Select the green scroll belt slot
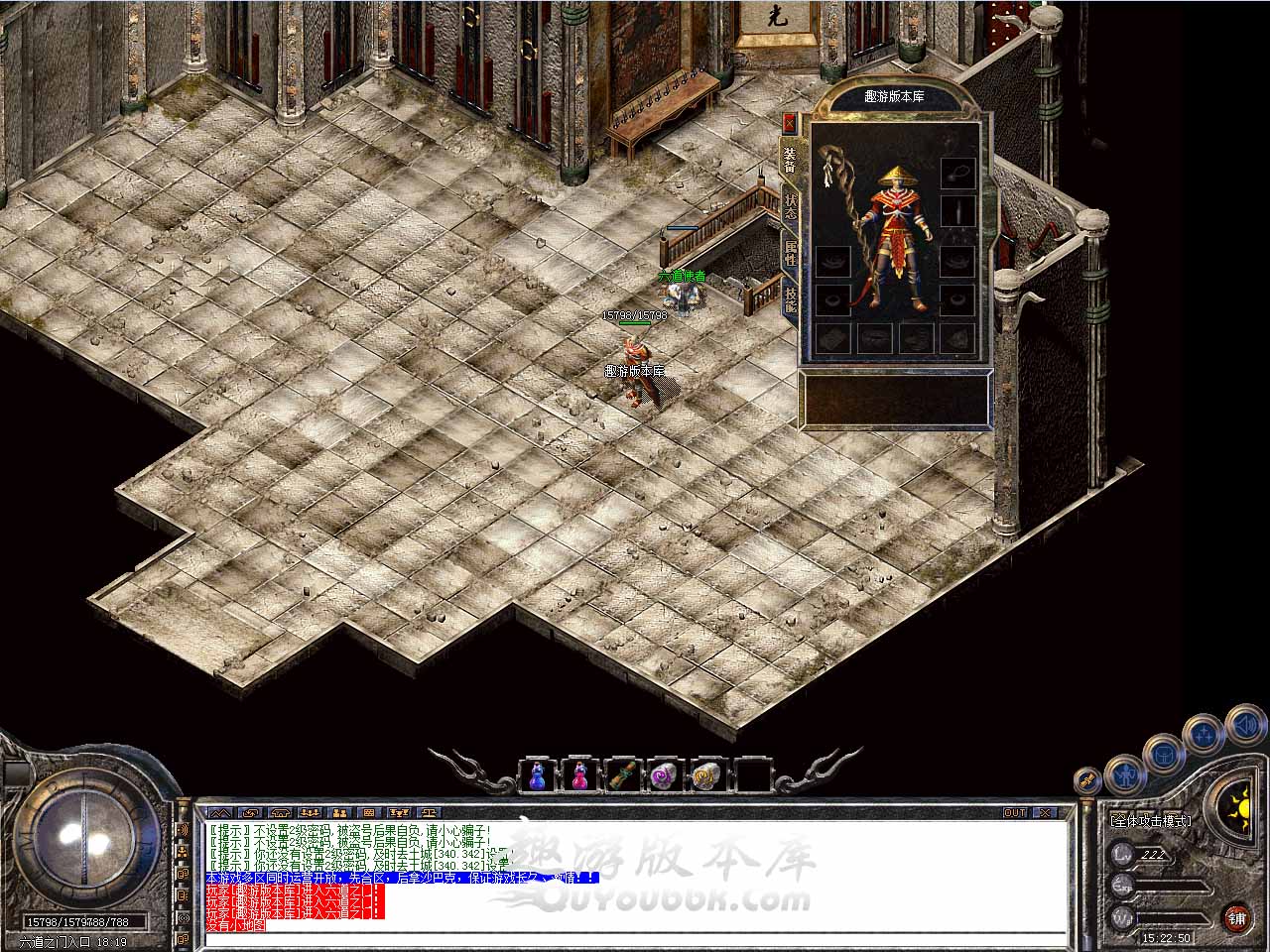This screenshot has width=1270, height=952. pos(622,774)
